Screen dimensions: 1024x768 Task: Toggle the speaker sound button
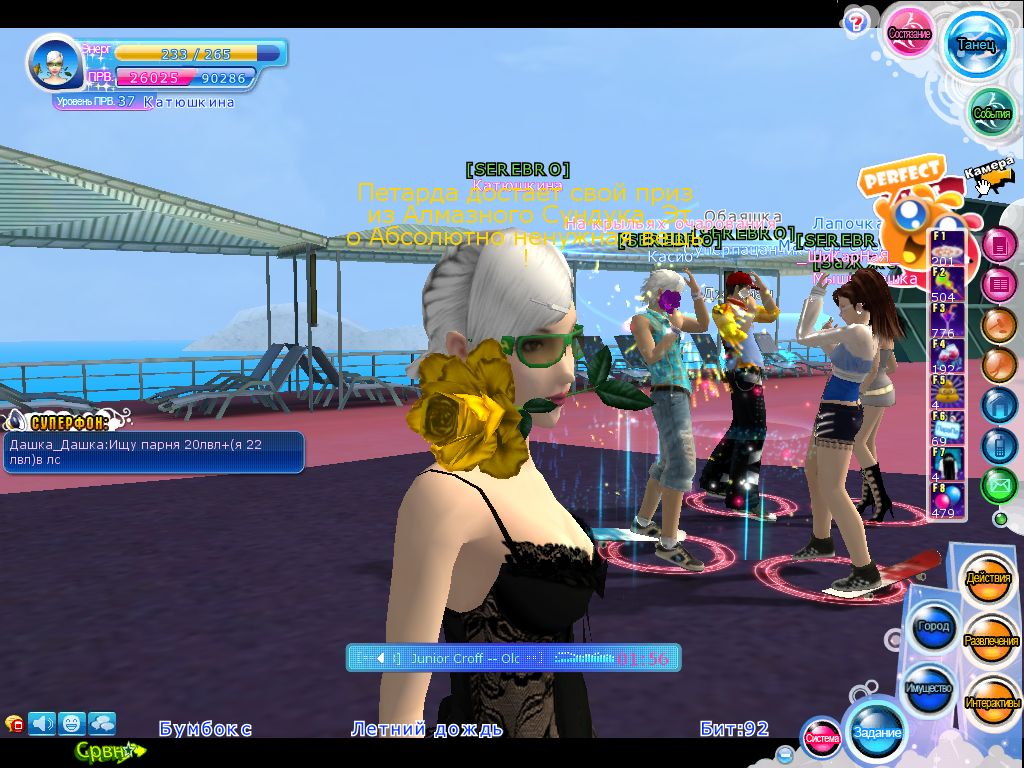[x=42, y=723]
